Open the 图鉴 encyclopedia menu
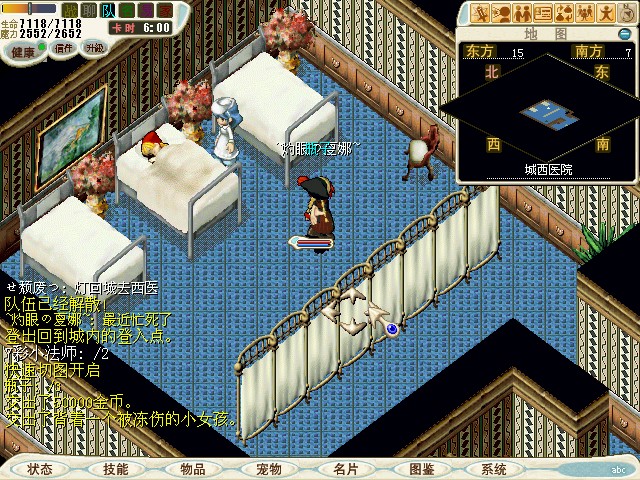The width and height of the screenshot is (640, 480). pos(421,468)
